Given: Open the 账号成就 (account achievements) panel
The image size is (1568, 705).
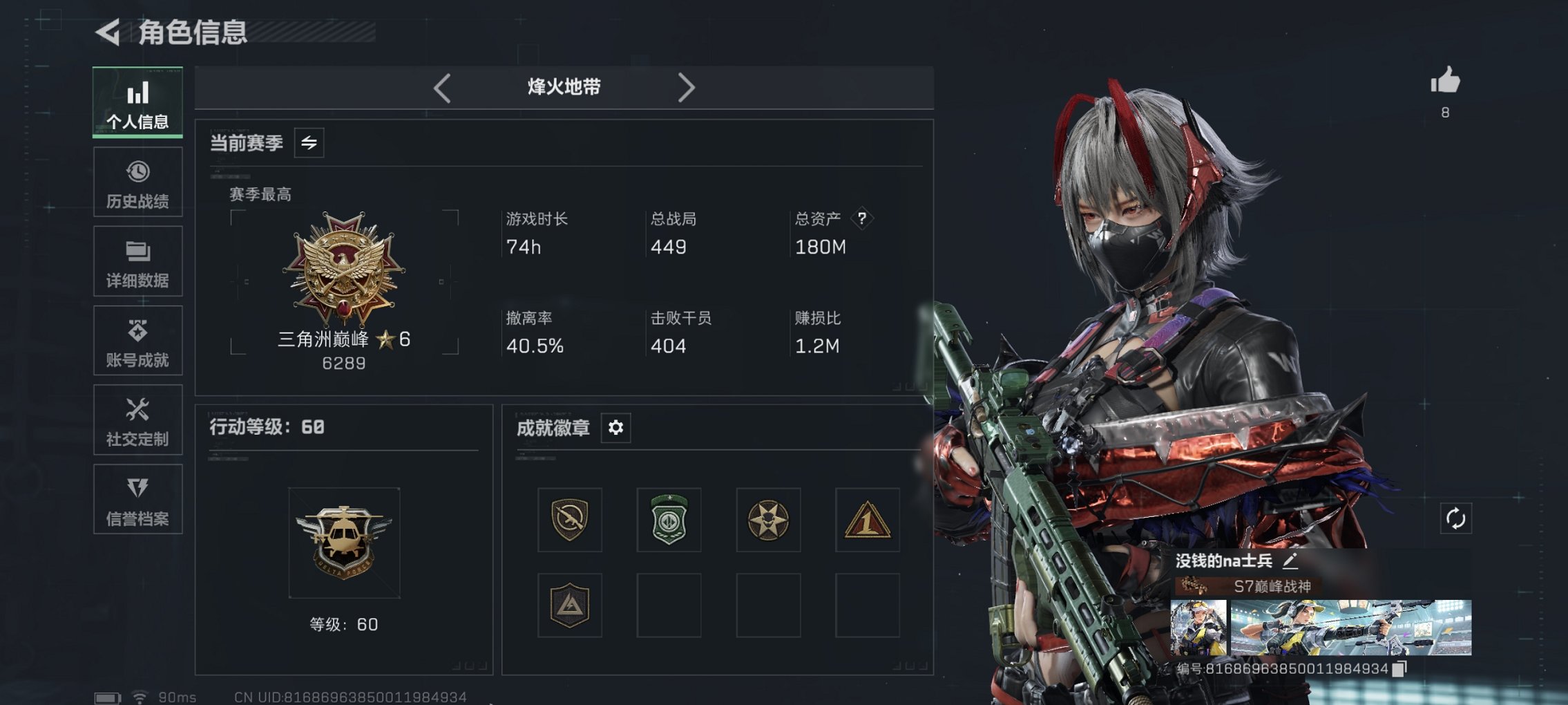Looking at the screenshot, I should pos(137,340).
